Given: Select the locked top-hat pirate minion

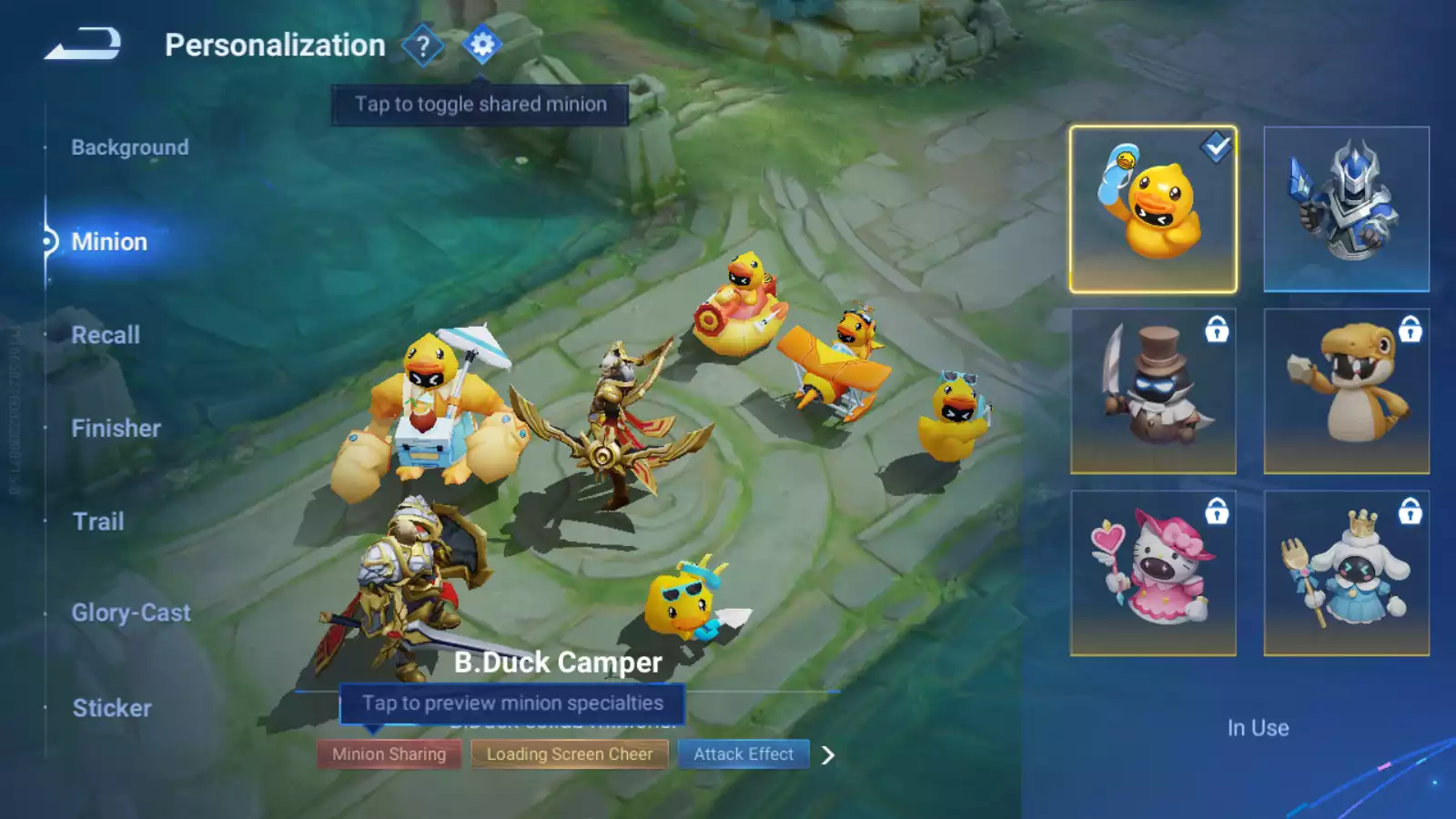Looking at the screenshot, I should tap(1153, 391).
